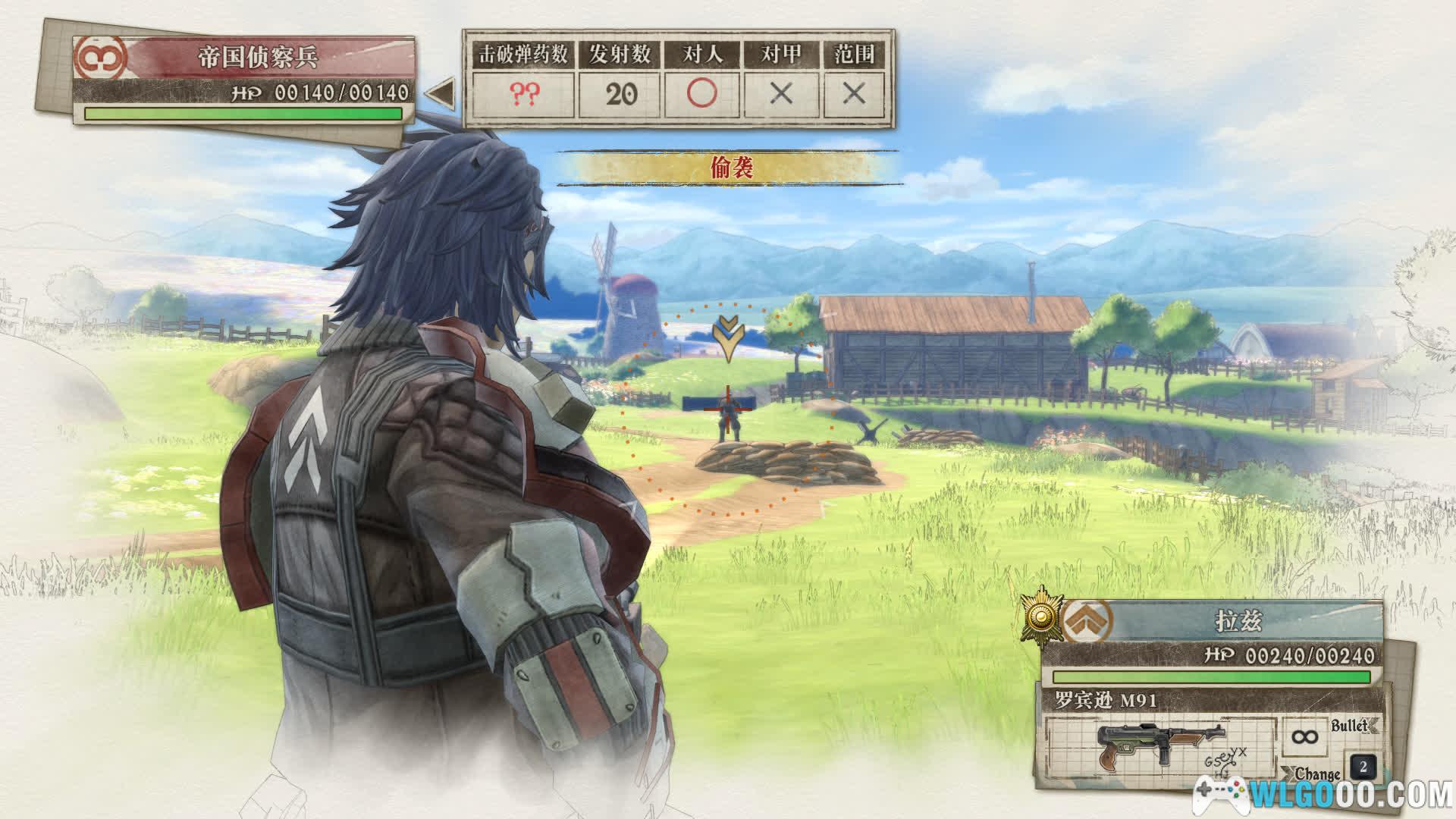
Task: Click the arrow beside the attack stats table
Action: (440, 94)
